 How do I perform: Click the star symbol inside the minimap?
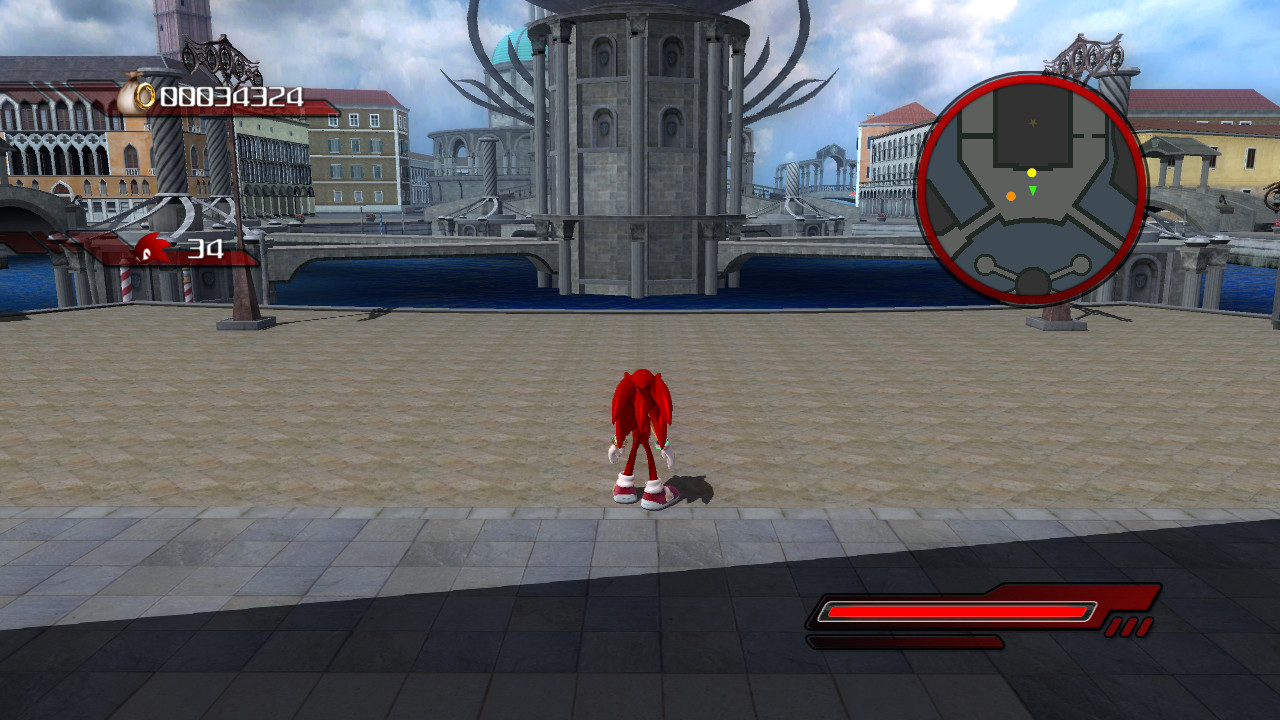click(x=1032, y=122)
